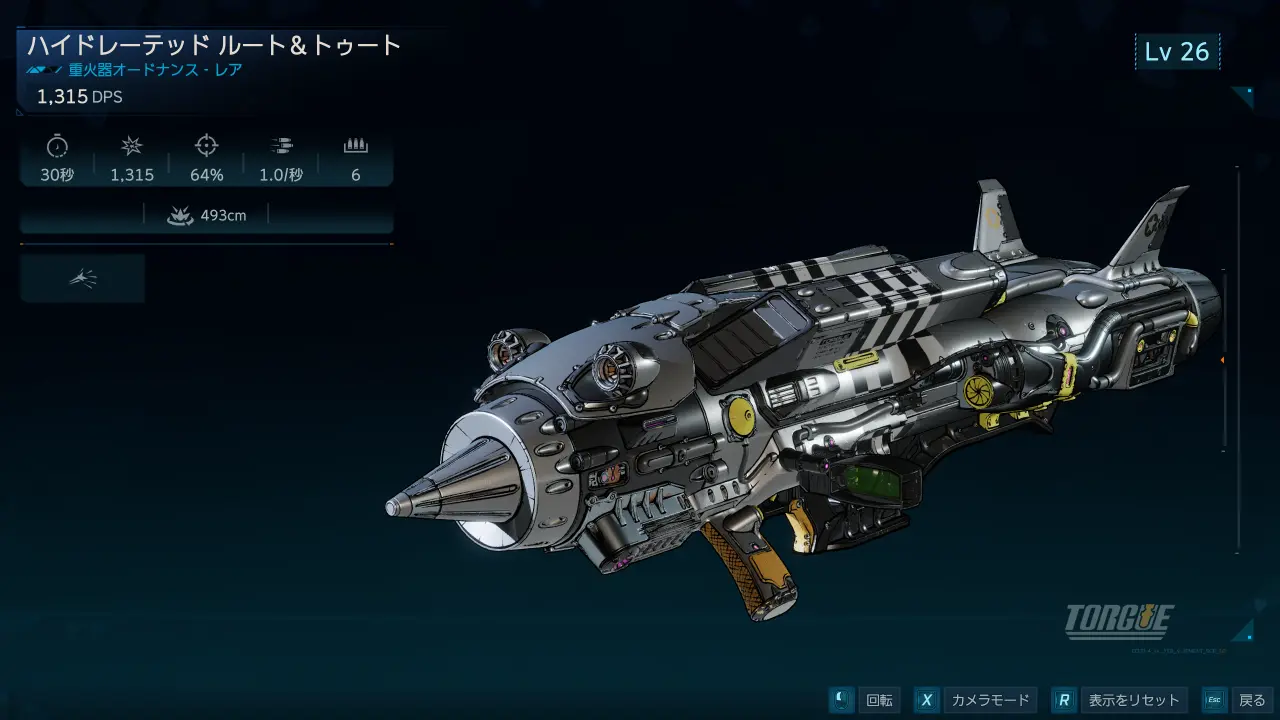Select the weapon perk icon tile

click(83, 278)
